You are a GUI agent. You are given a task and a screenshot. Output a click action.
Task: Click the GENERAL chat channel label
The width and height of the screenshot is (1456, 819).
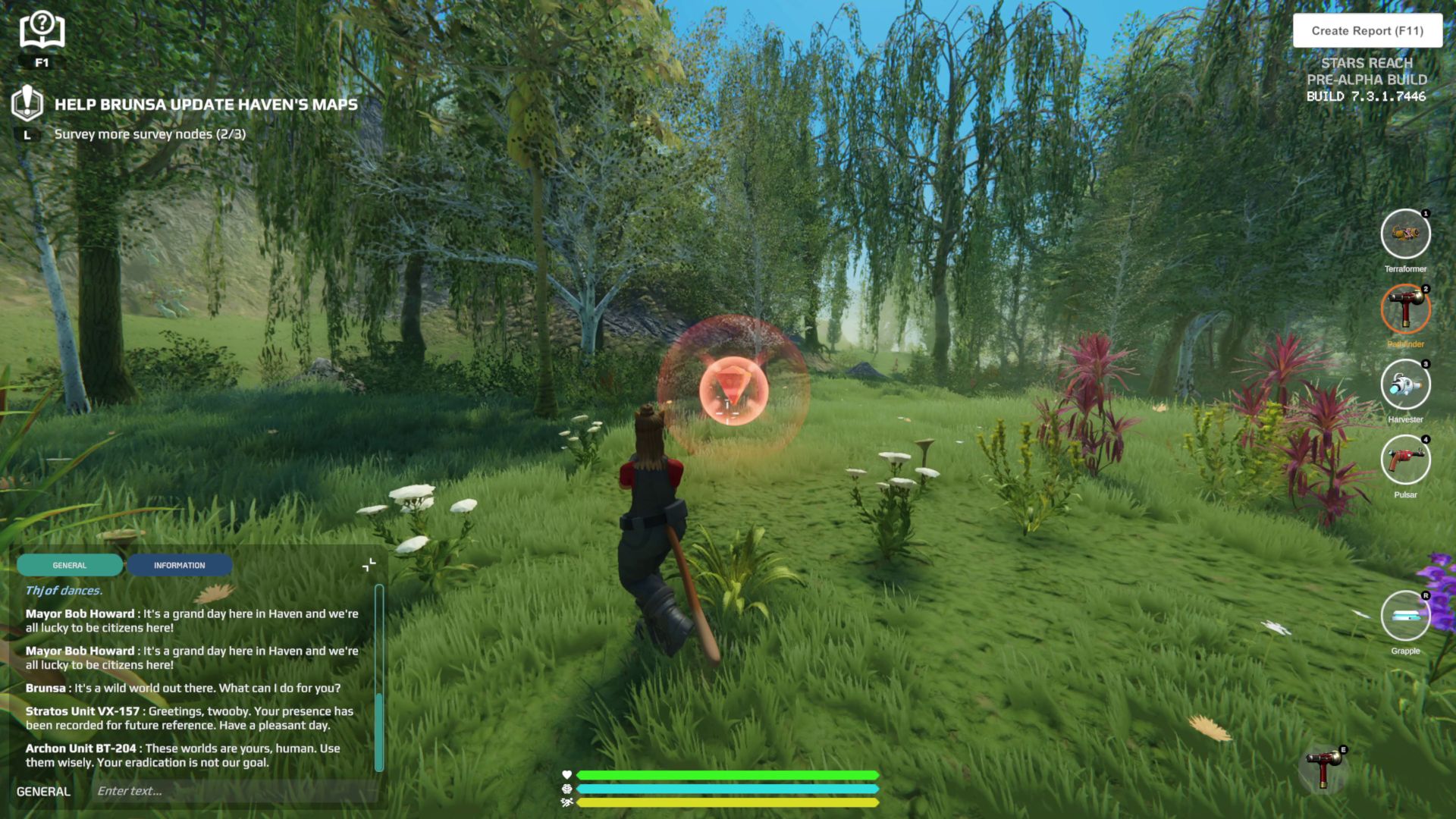[x=43, y=791]
